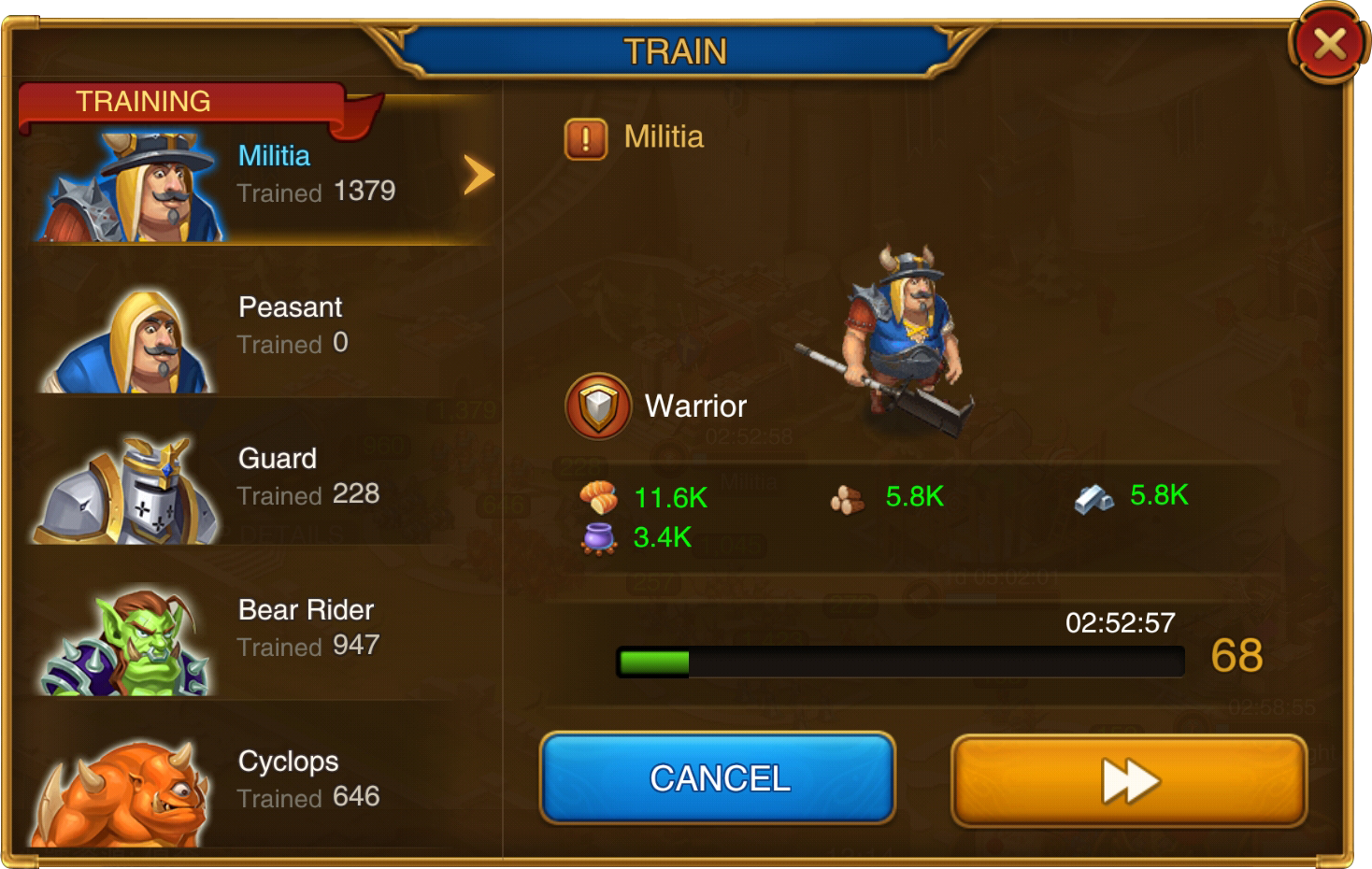Click the Warrior shield type icon
This screenshot has width=1372, height=869.
598,406
